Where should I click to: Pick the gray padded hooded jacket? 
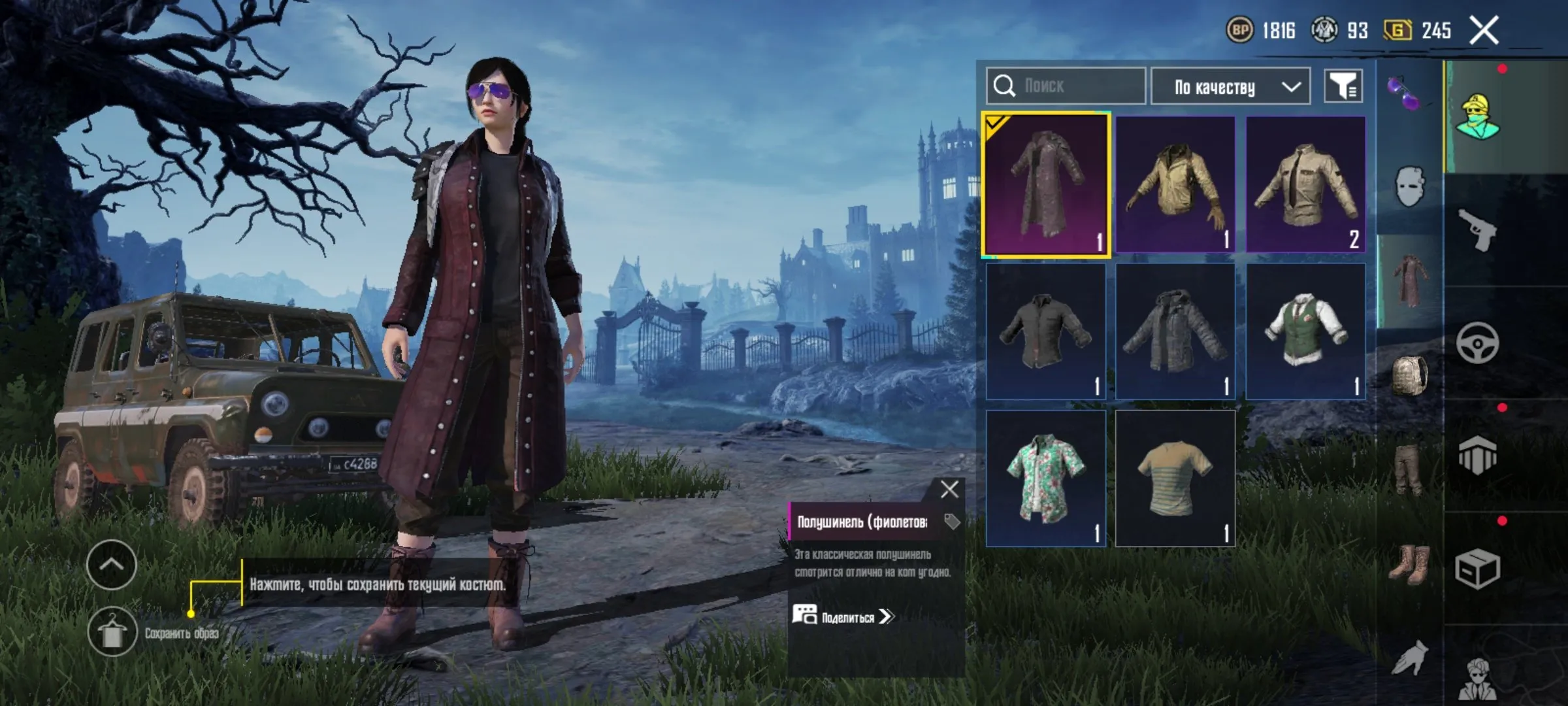1175,332
